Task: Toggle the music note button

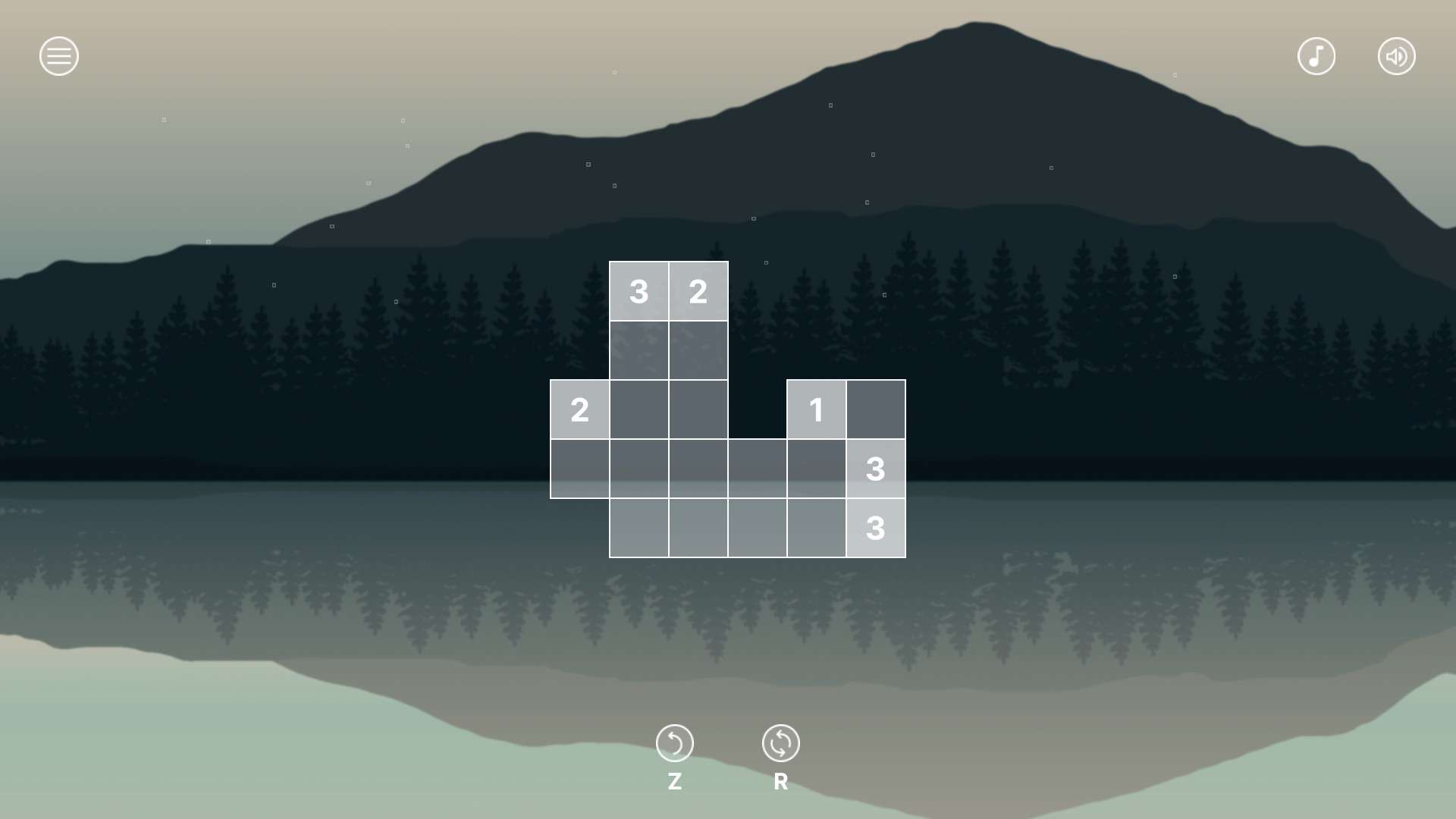Action: (x=1316, y=56)
